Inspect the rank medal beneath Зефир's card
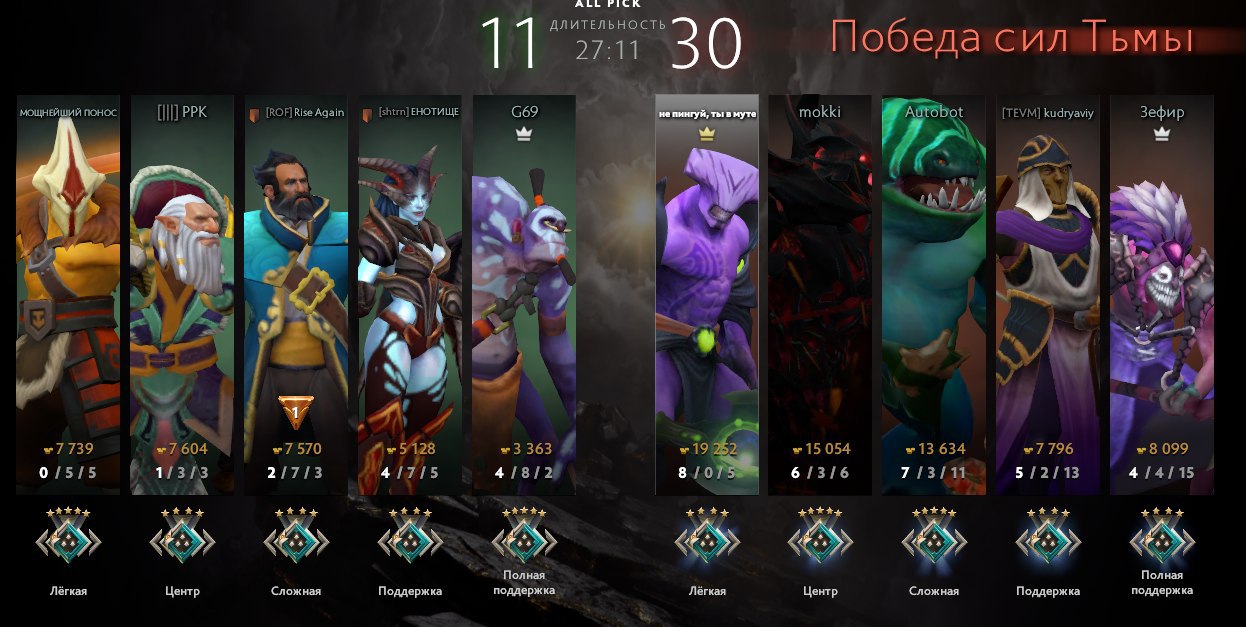The height and width of the screenshot is (627, 1246). [1162, 537]
